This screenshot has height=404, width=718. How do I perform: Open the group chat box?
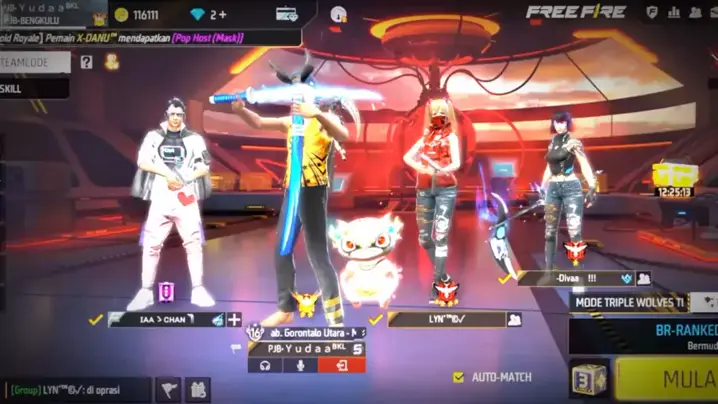click(76, 389)
